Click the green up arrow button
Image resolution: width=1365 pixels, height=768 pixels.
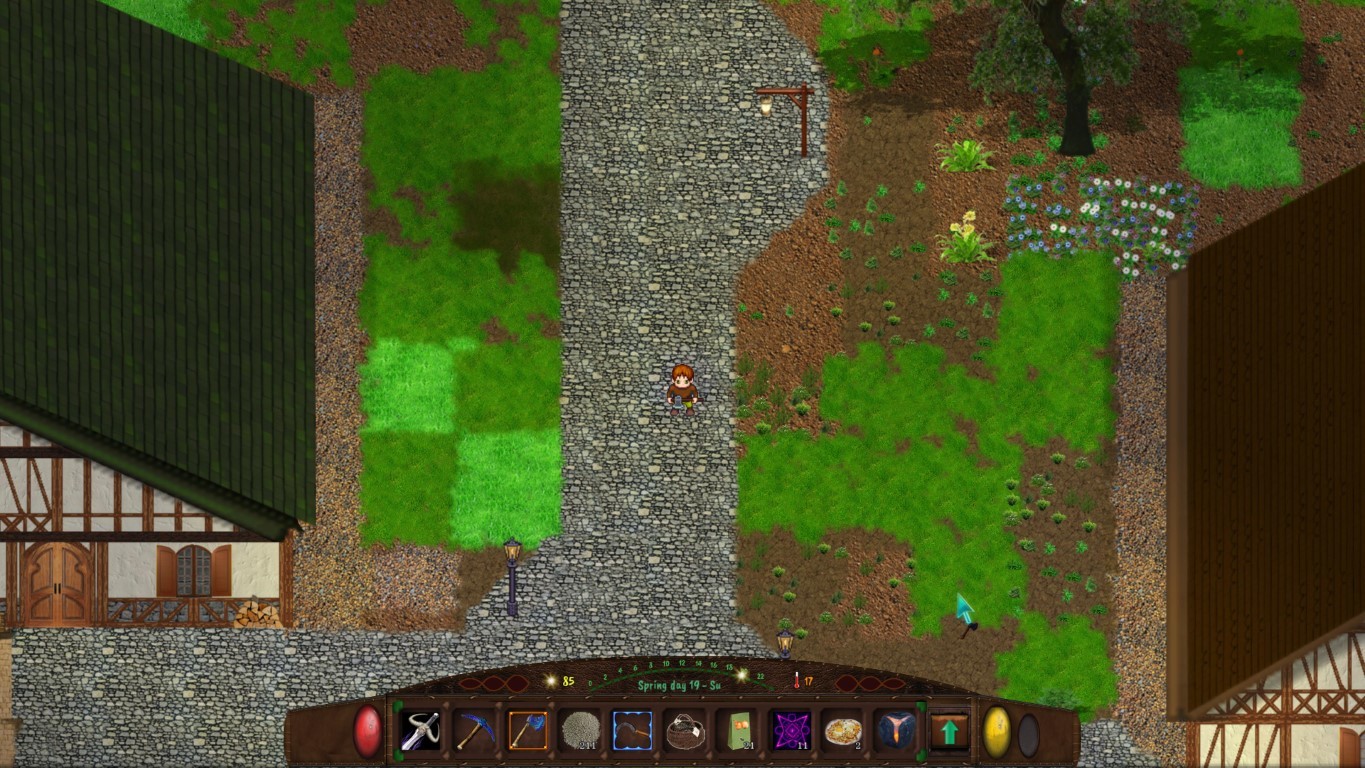[x=949, y=731]
